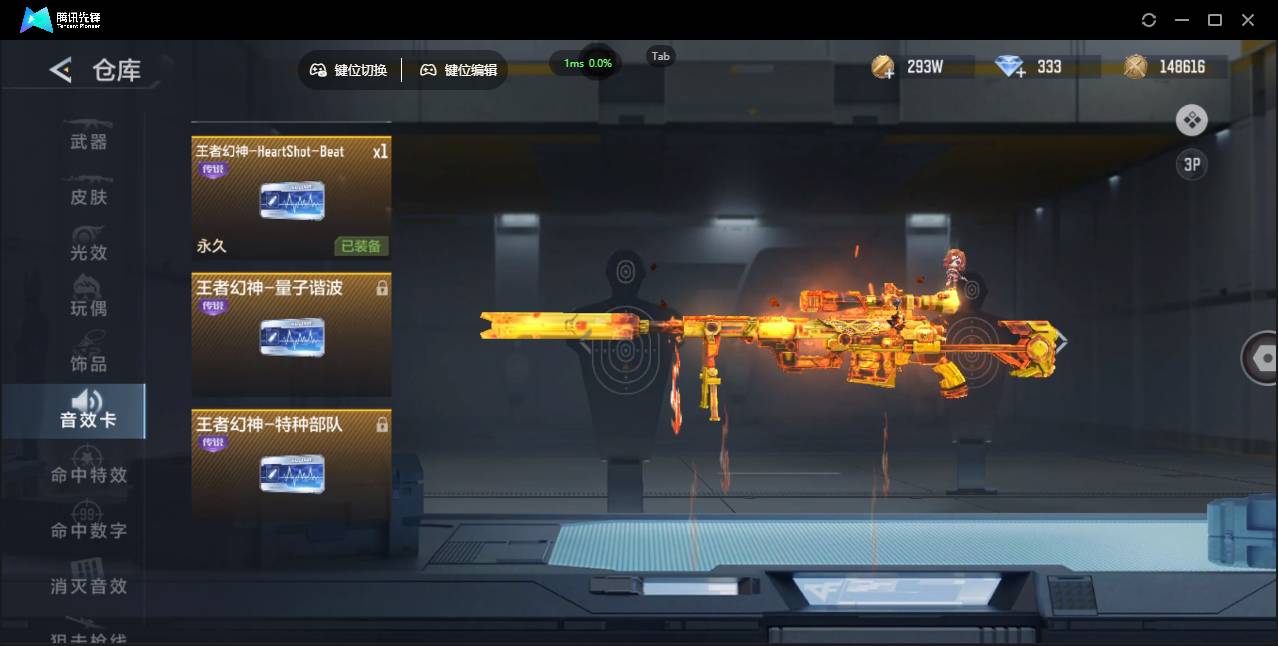Choose the 消灭音效 kill sound tab

coord(88,585)
